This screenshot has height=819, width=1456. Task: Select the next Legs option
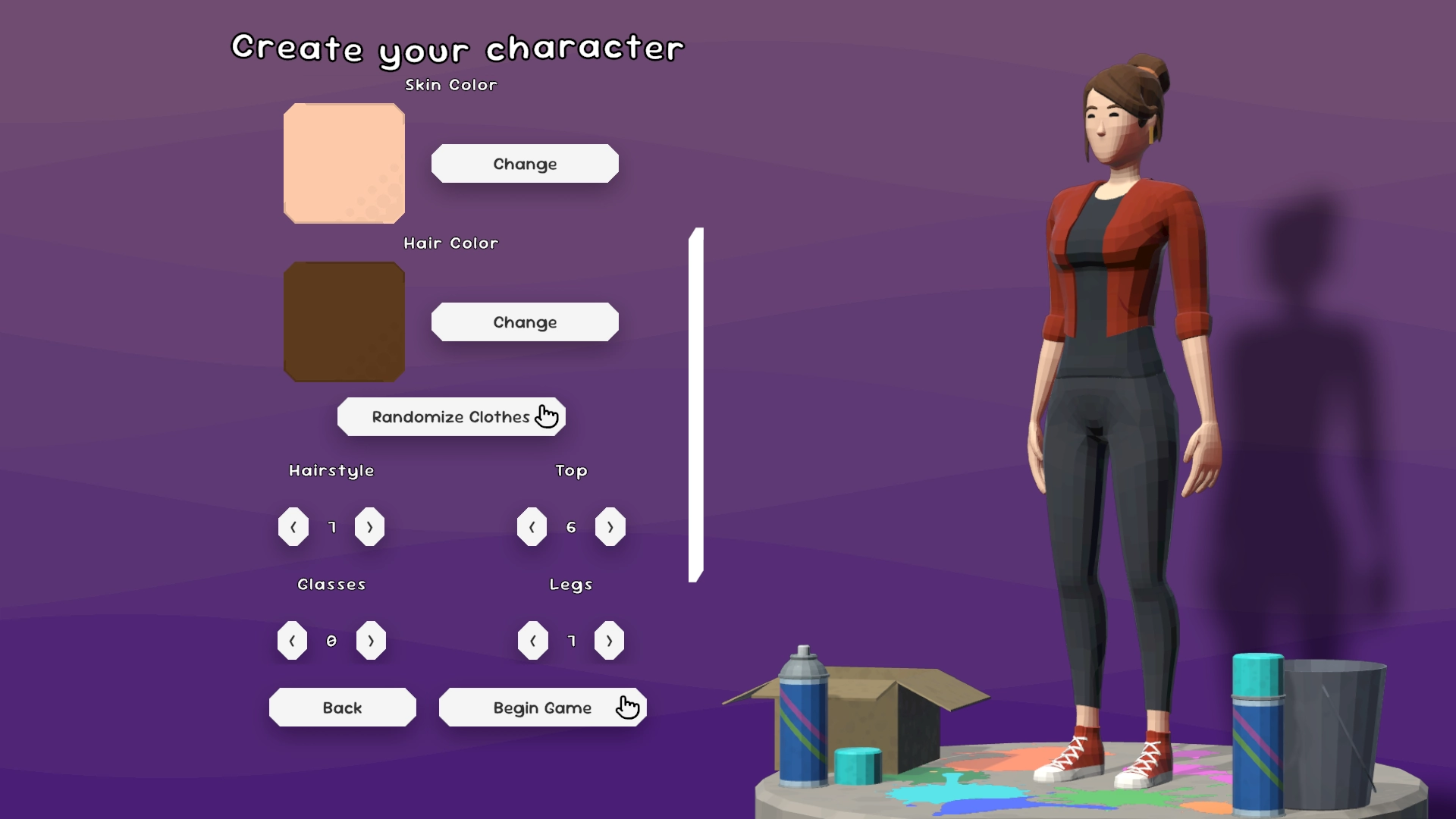pos(610,641)
